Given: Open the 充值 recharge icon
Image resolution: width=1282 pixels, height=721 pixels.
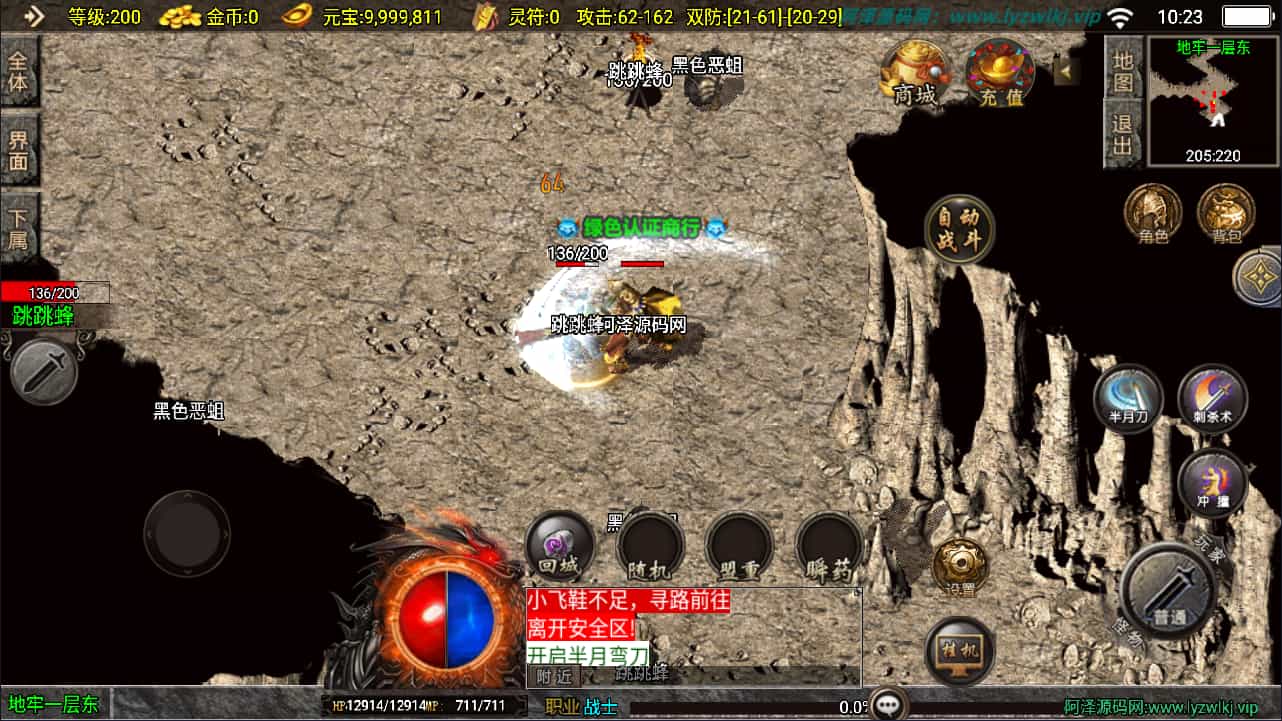Looking at the screenshot, I should coord(997,75).
